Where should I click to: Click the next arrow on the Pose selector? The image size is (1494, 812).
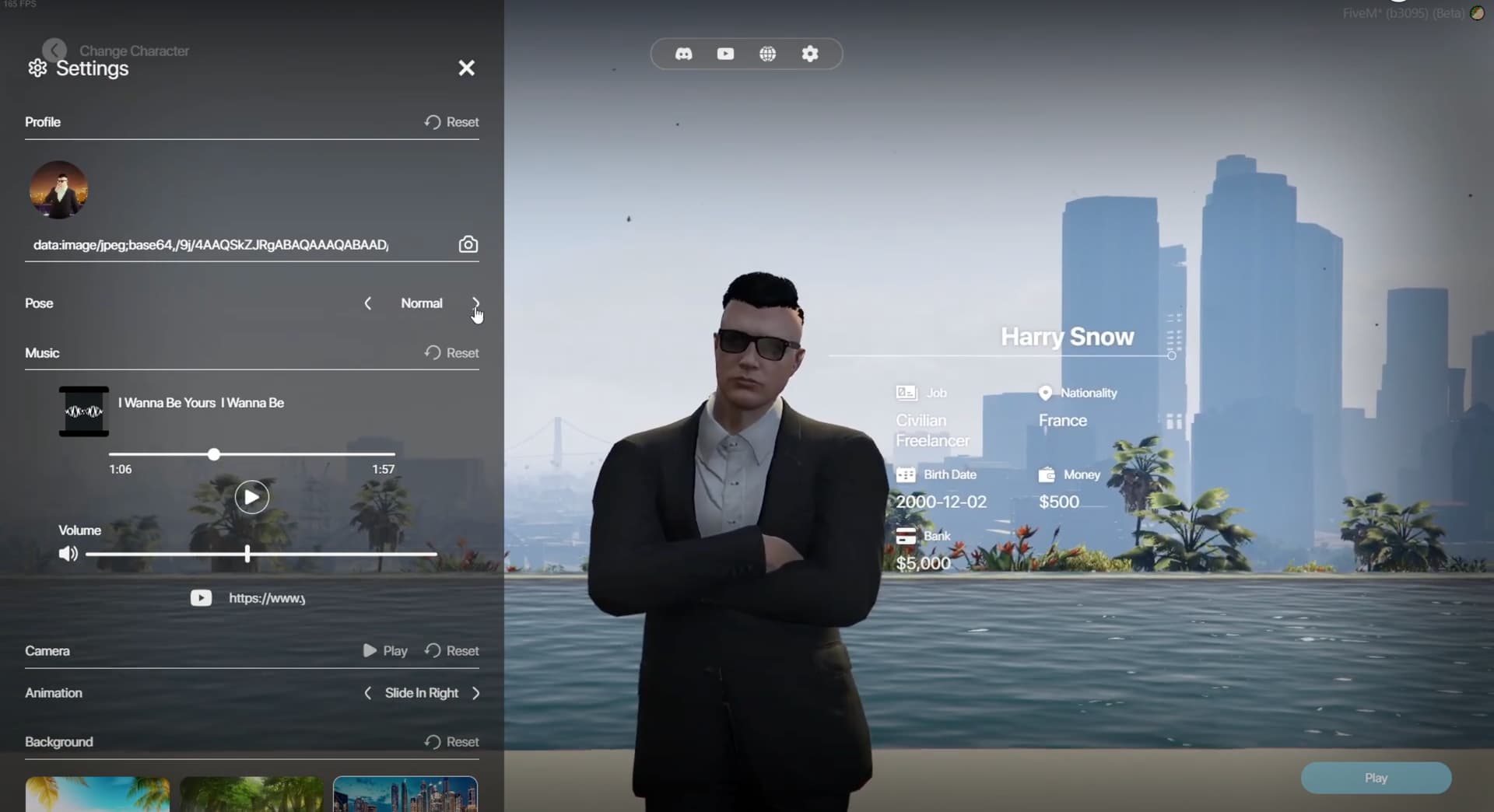[x=475, y=303]
